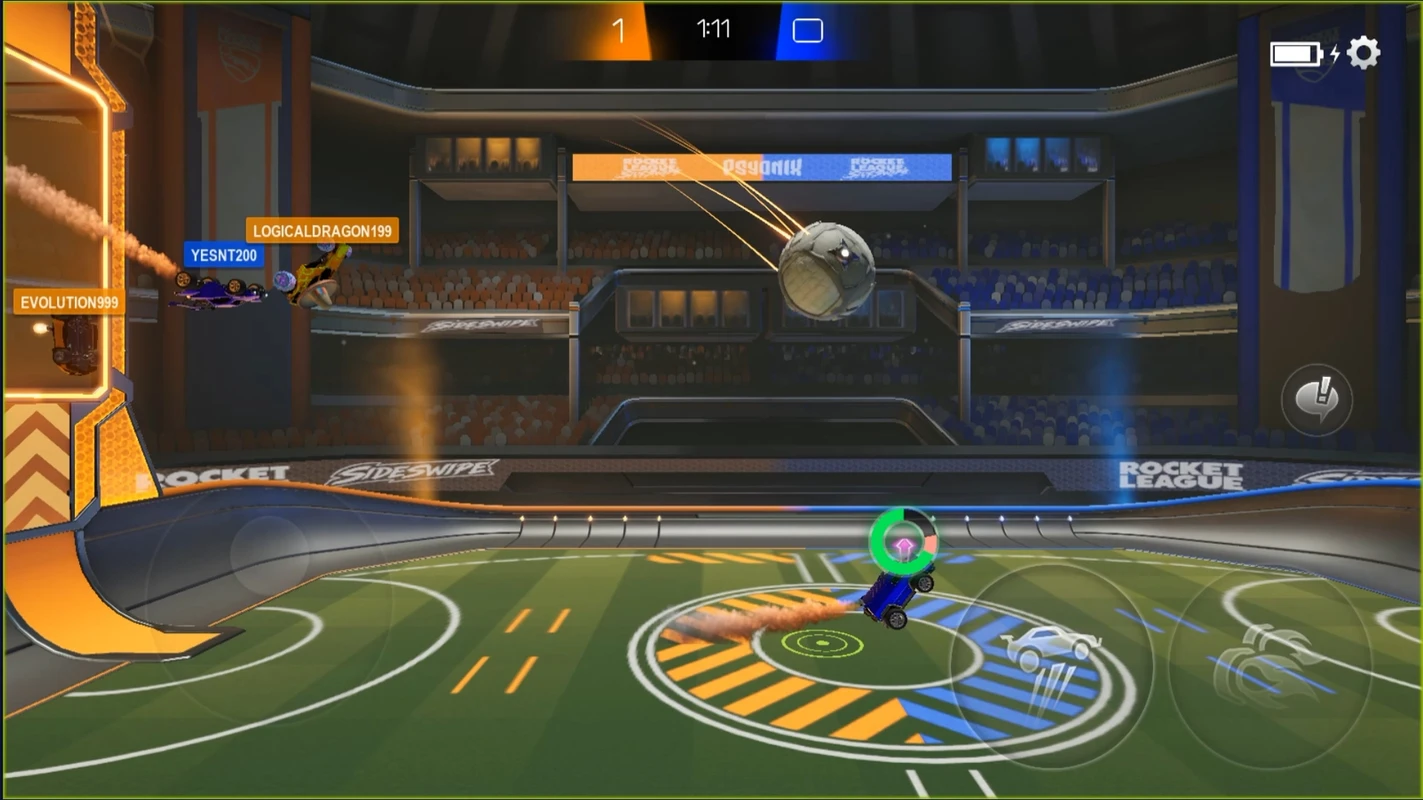This screenshot has height=800, width=1423.
Task: Hit the jump button with car icon
Action: [x=1051, y=666]
